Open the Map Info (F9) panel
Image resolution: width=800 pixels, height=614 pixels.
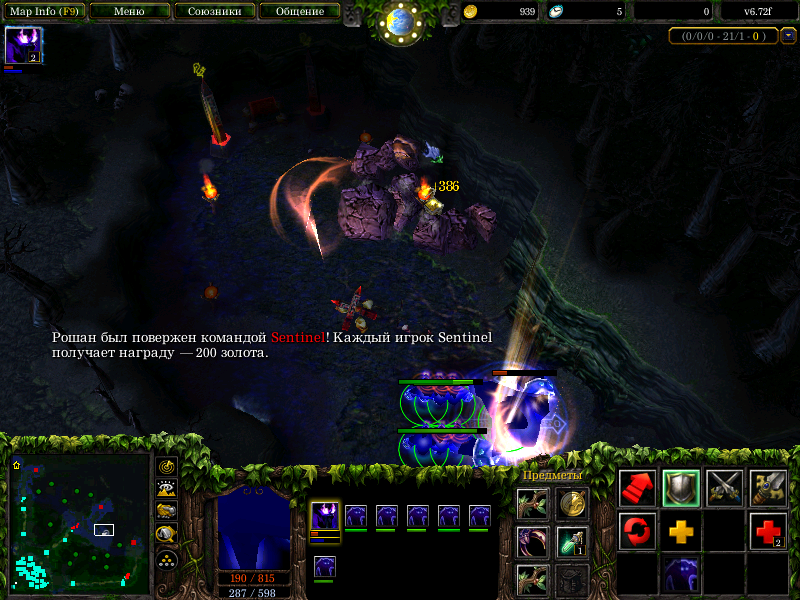tap(43, 12)
